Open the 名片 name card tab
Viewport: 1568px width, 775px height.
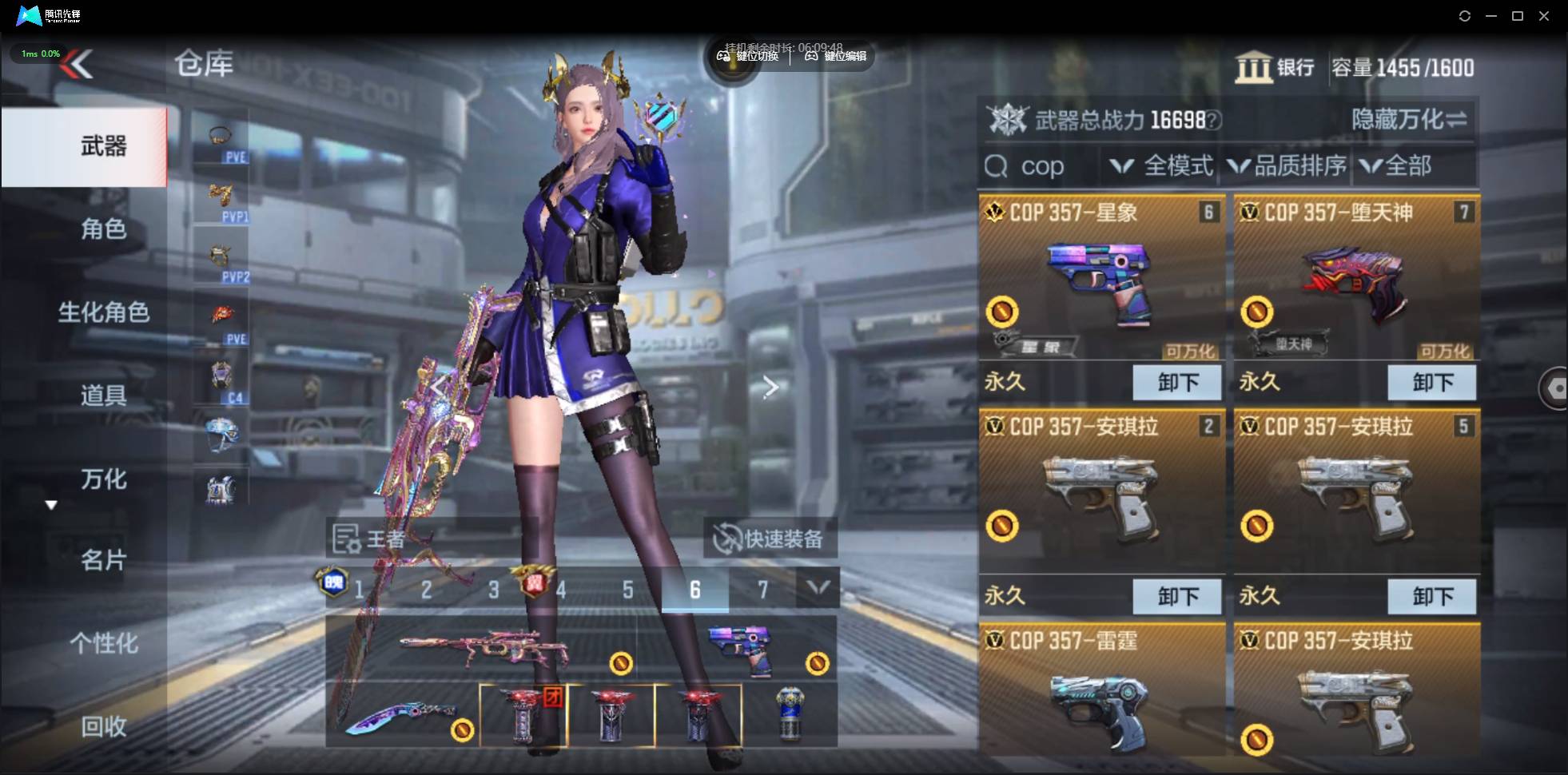pyautogui.click(x=103, y=560)
